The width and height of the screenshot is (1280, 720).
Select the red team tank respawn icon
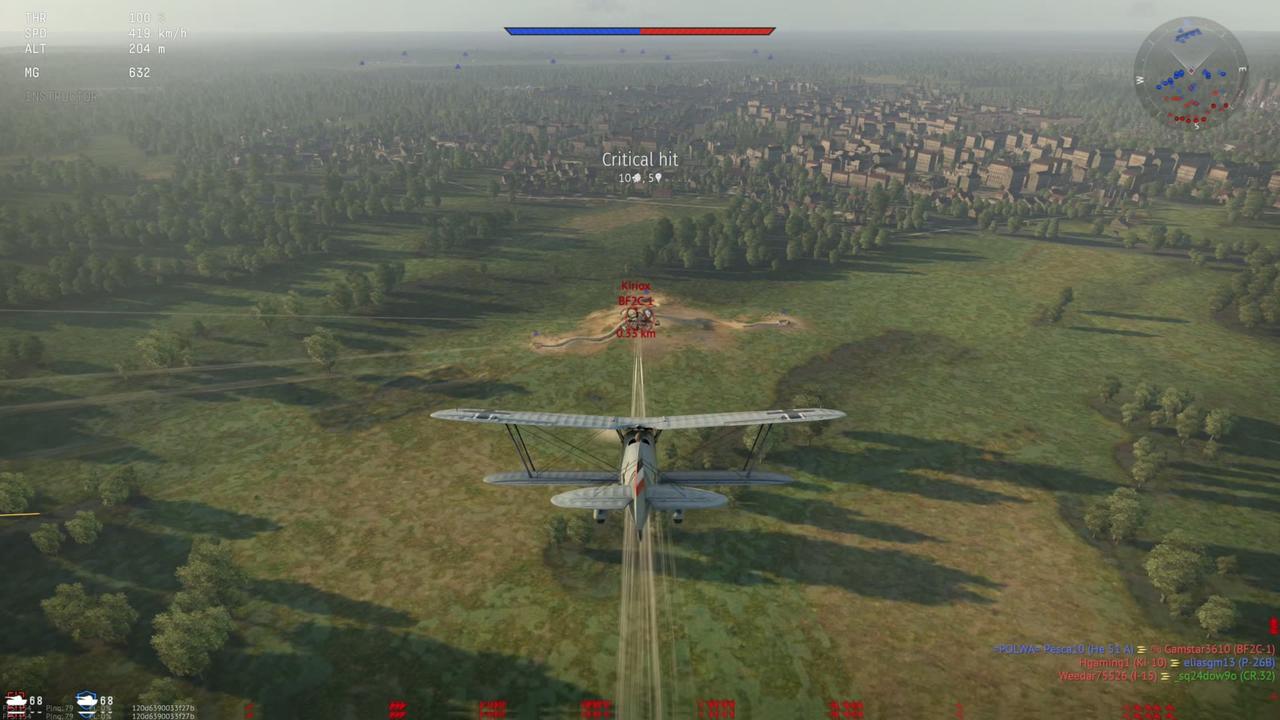click(x=16, y=700)
